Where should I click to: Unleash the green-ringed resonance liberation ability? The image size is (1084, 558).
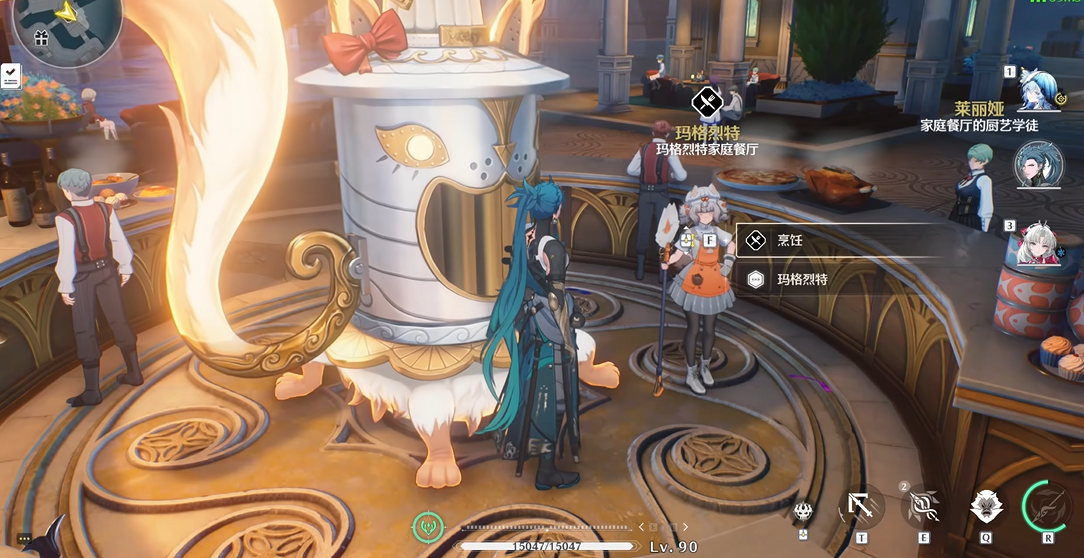[x=1048, y=507]
